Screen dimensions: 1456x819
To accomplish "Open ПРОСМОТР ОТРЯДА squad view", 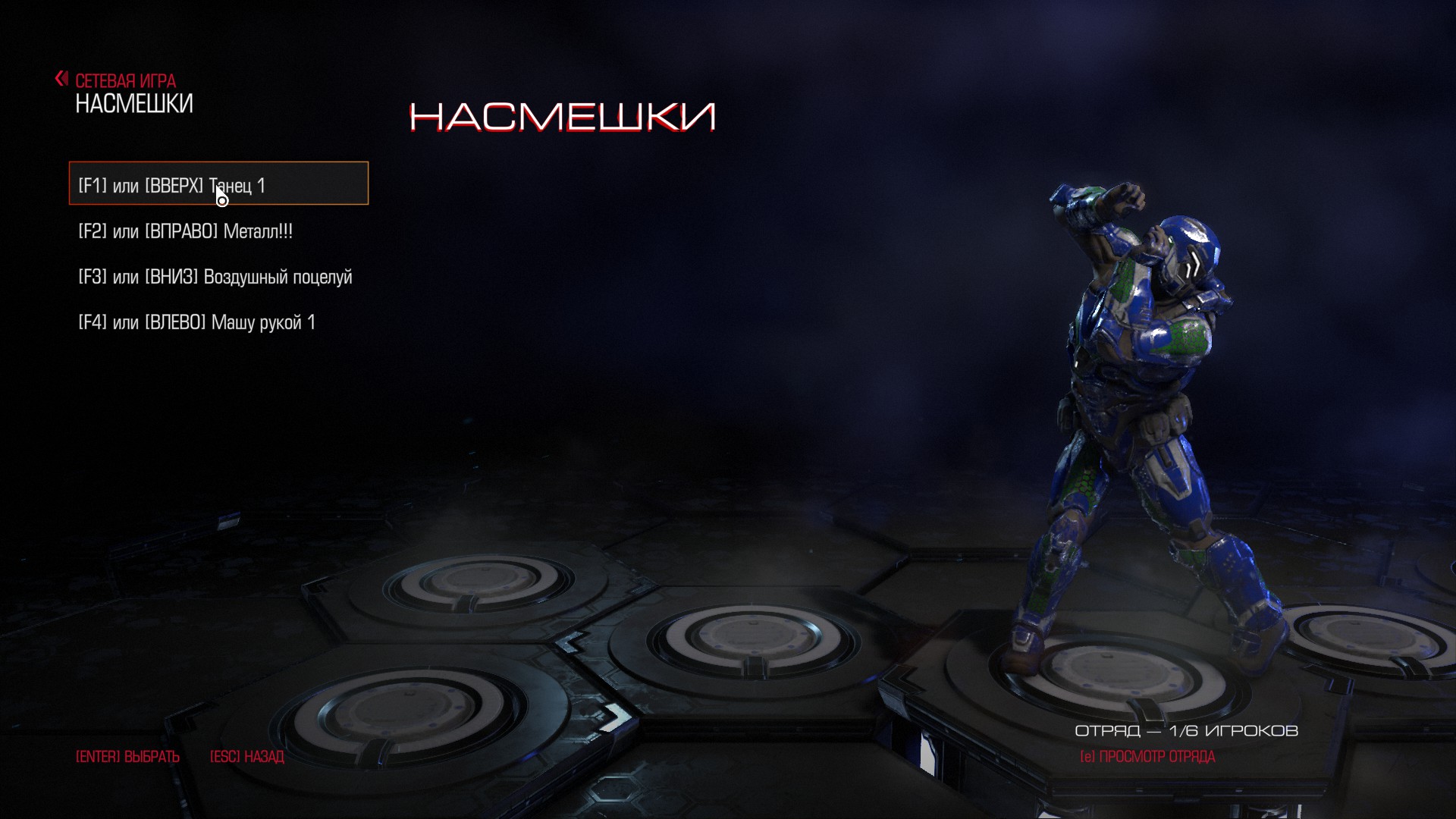I will tap(1147, 757).
